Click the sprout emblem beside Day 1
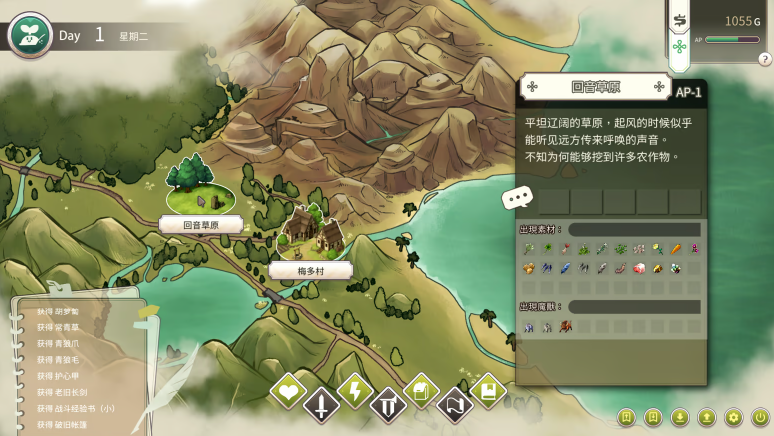This screenshot has height=436, width=774. (x=30, y=36)
